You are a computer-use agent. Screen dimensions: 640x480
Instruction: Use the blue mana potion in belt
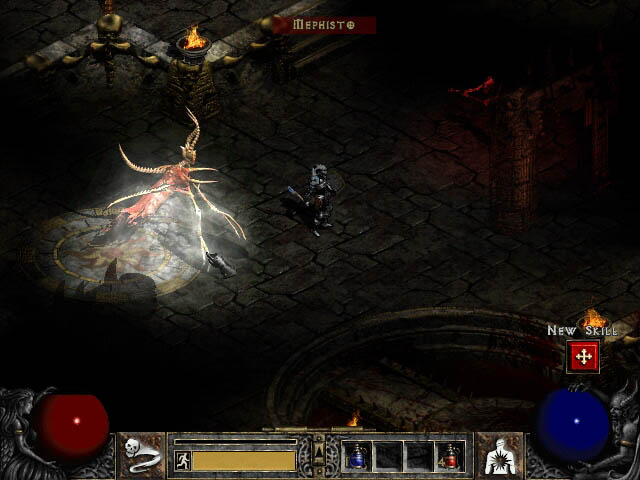click(x=357, y=456)
